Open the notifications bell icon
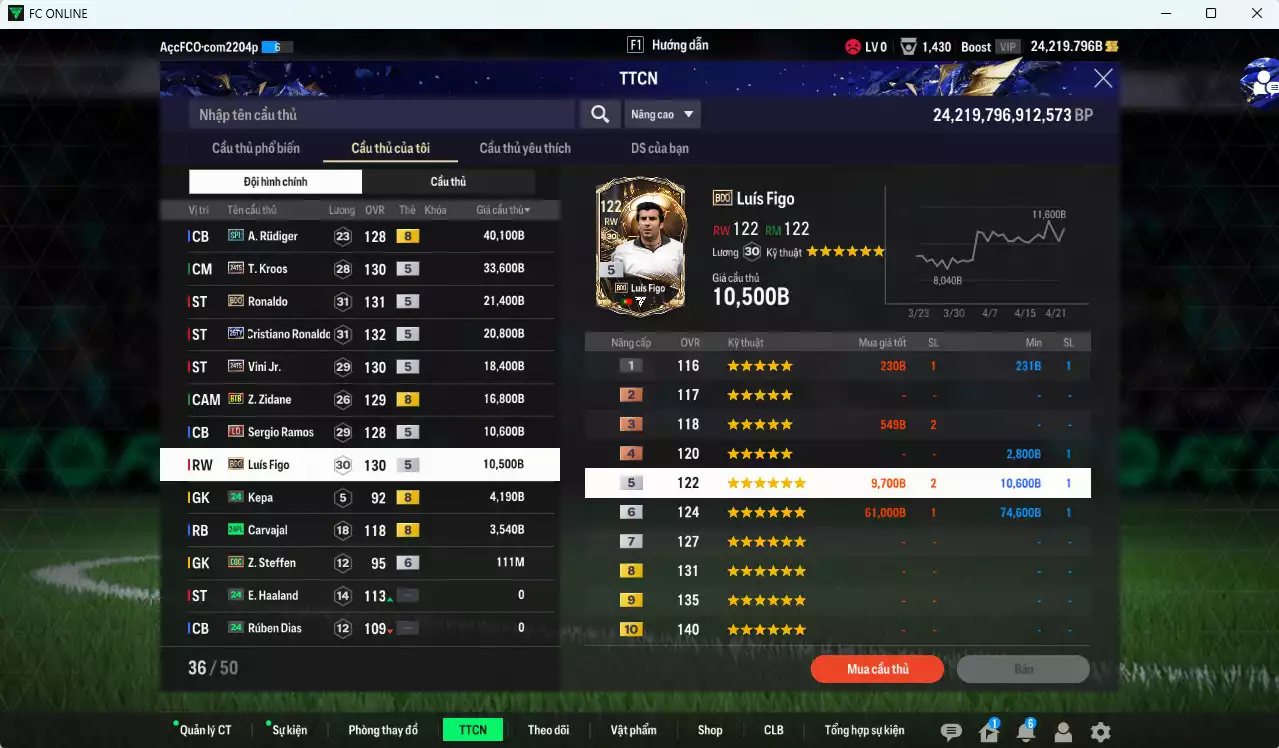This screenshot has height=748, width=1279. (1025, 732)
